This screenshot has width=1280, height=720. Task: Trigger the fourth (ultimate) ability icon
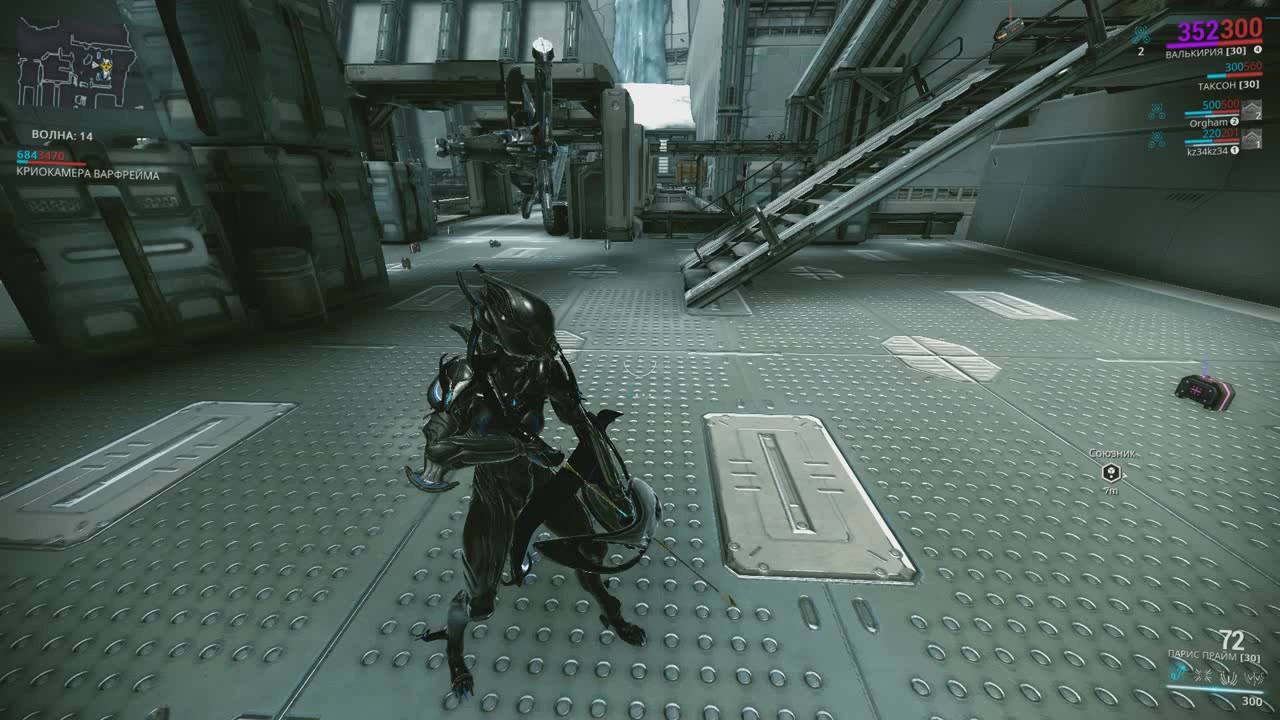(x=1253, y=678)
